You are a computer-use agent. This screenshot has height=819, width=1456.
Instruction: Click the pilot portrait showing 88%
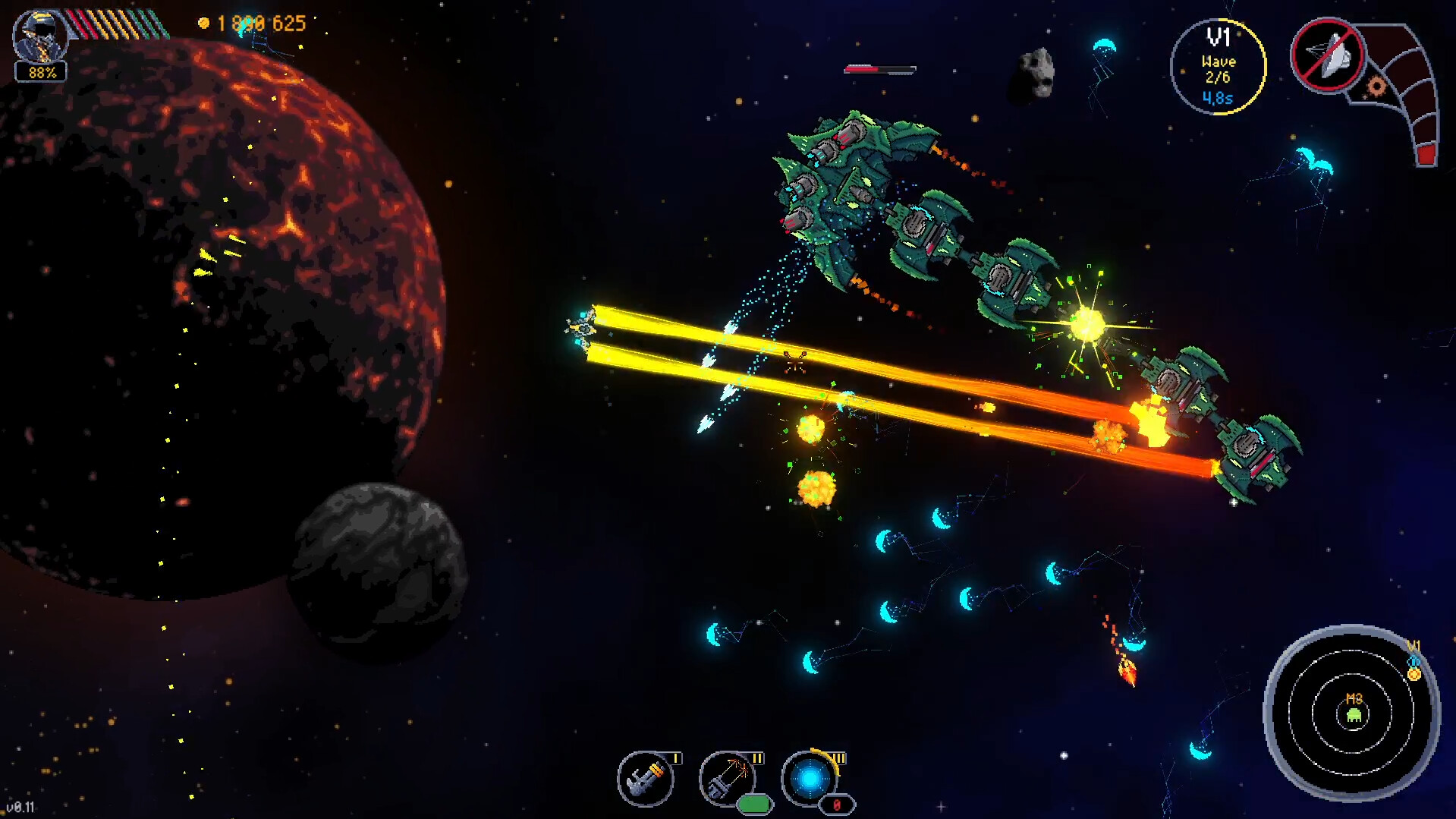coord(39,42)
